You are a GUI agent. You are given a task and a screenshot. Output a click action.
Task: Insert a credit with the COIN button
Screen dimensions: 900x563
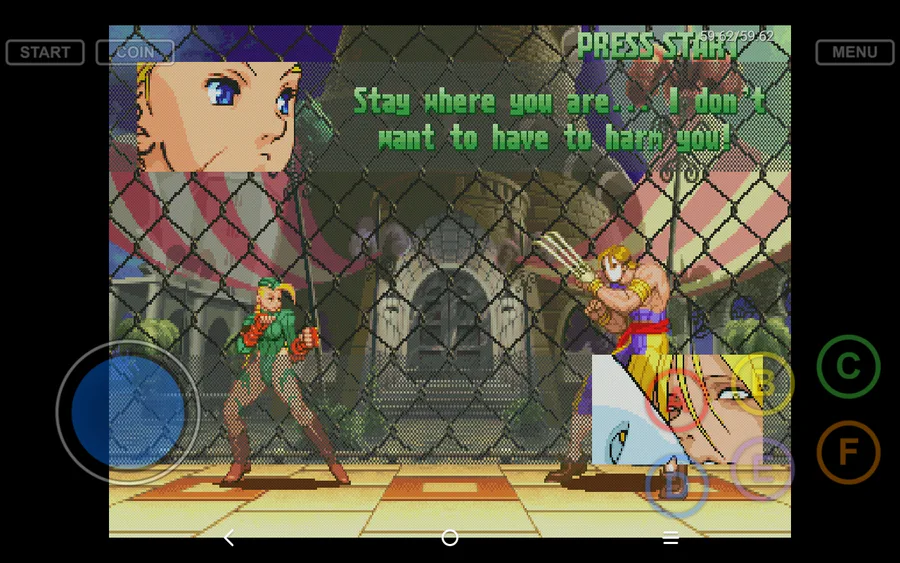135,52
